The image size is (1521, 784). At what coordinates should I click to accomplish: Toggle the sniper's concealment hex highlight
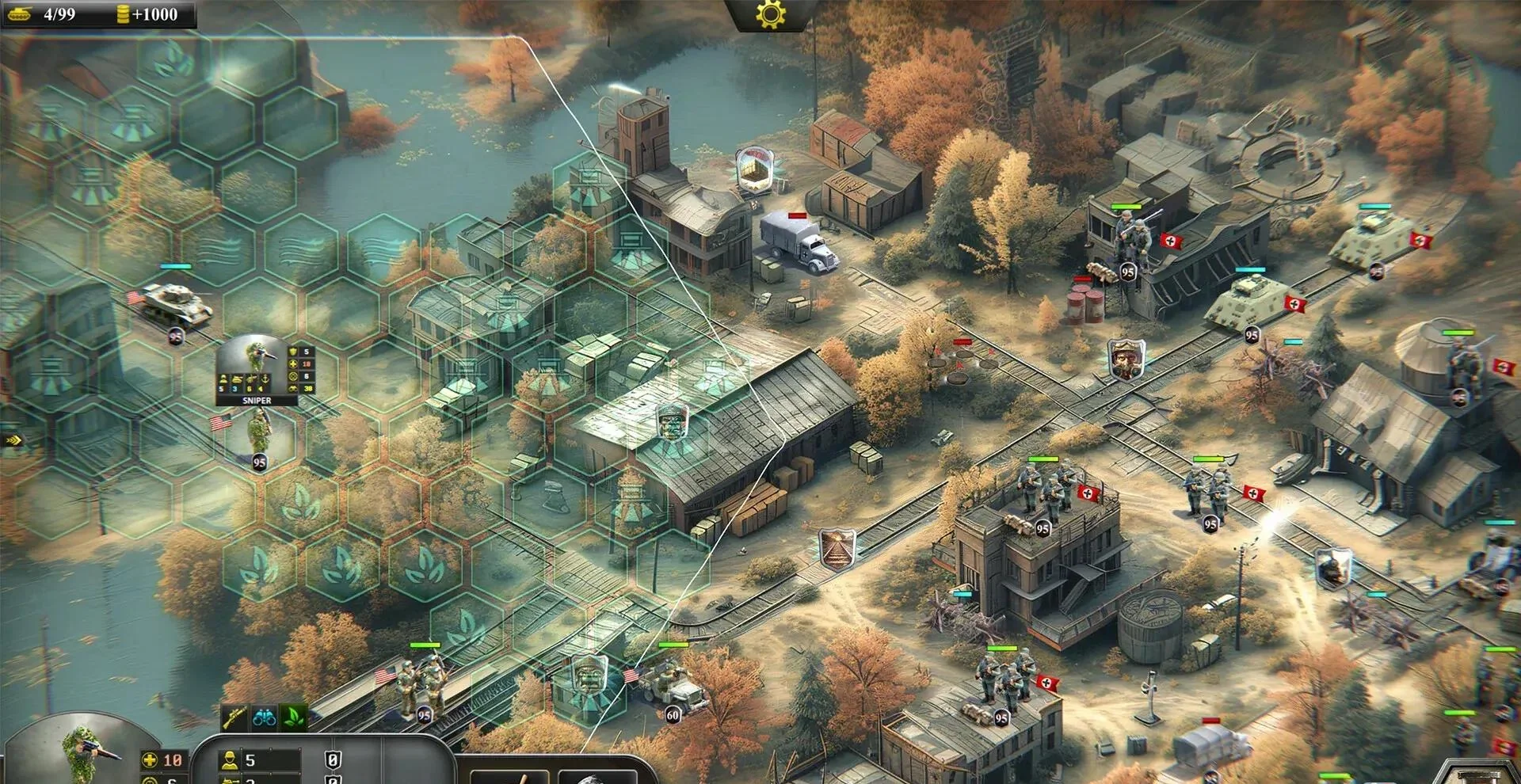tap(257, 440)
